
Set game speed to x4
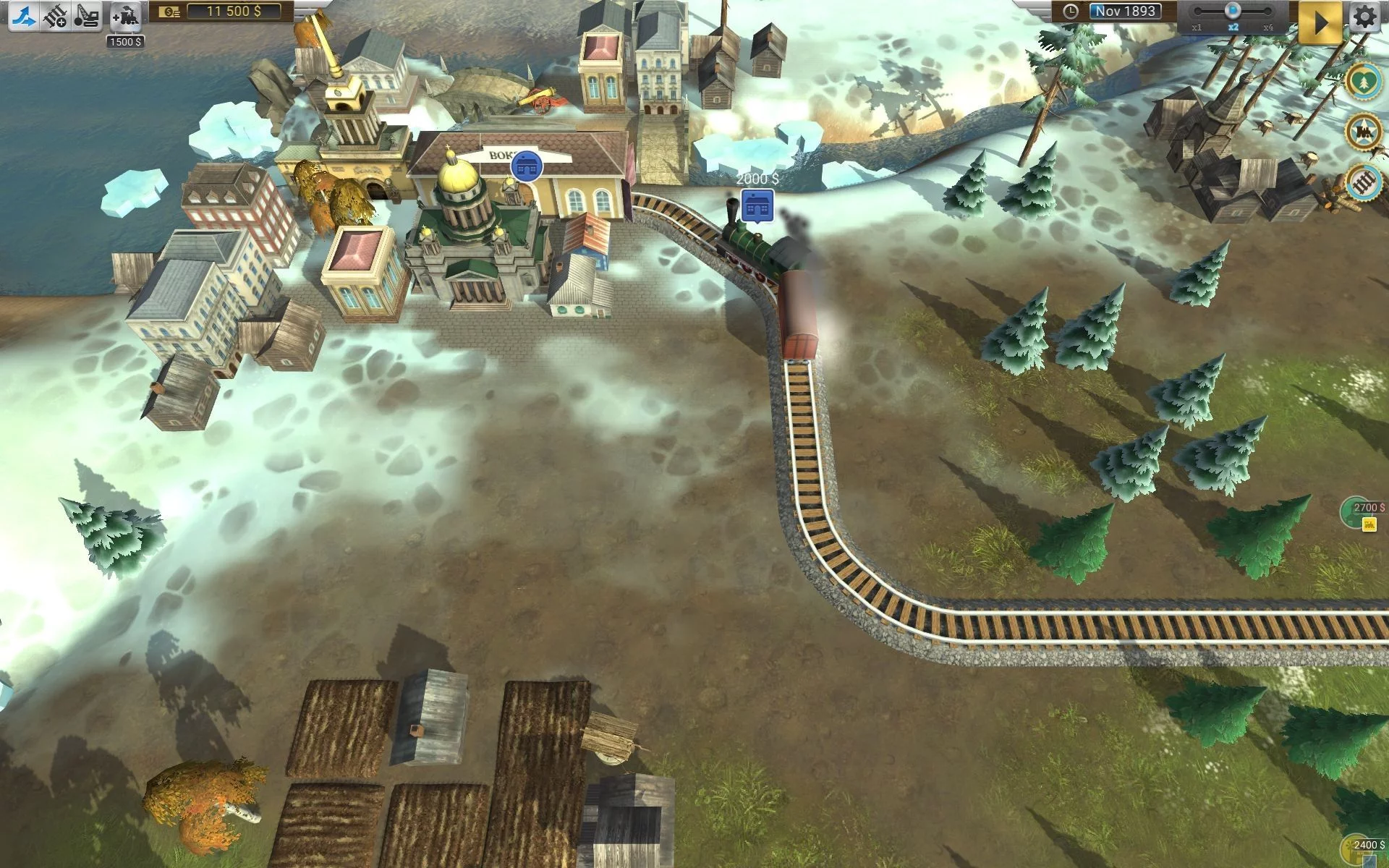coord(1267,12)
